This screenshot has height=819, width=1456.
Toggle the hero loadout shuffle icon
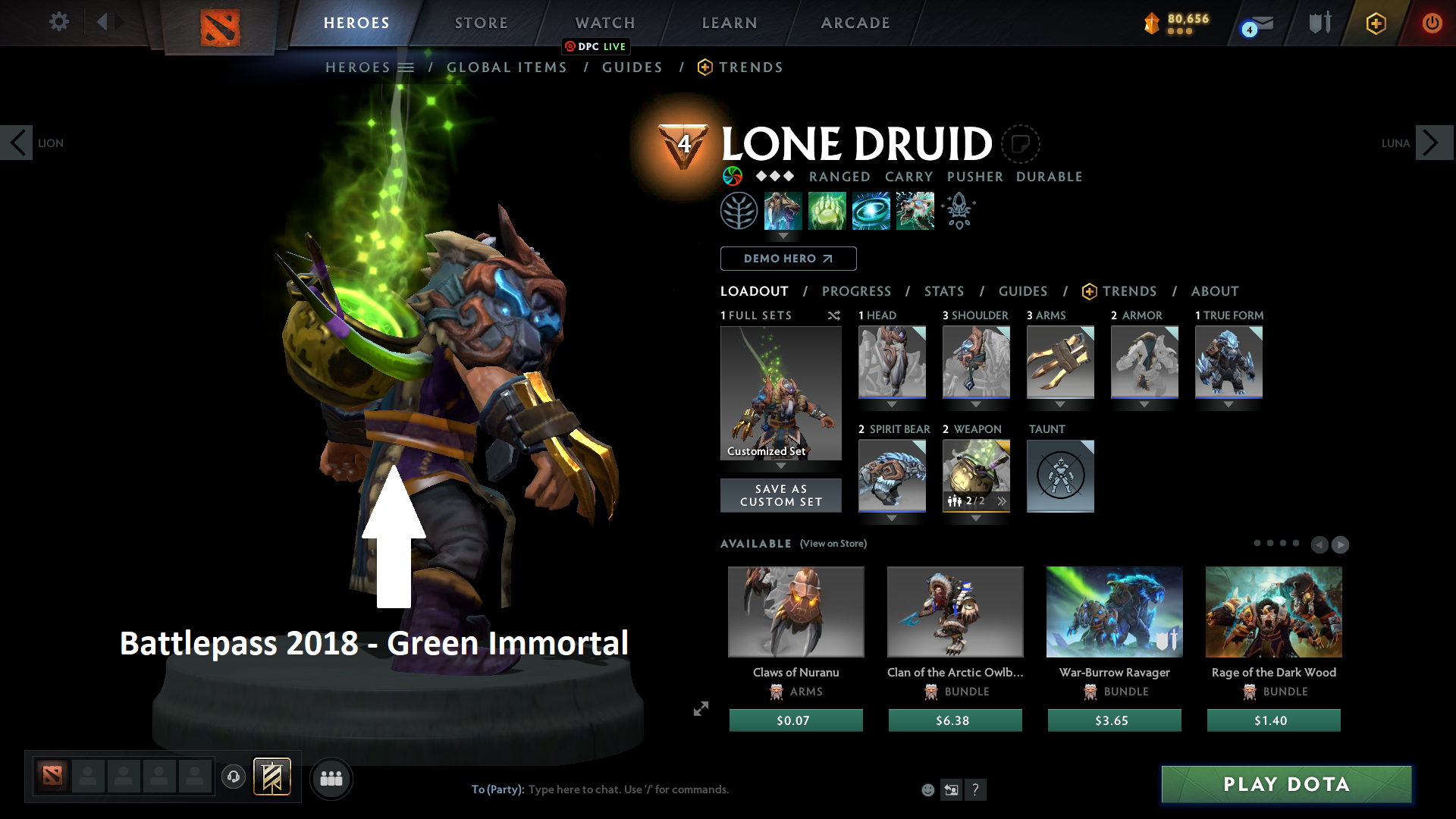point(833,316)
